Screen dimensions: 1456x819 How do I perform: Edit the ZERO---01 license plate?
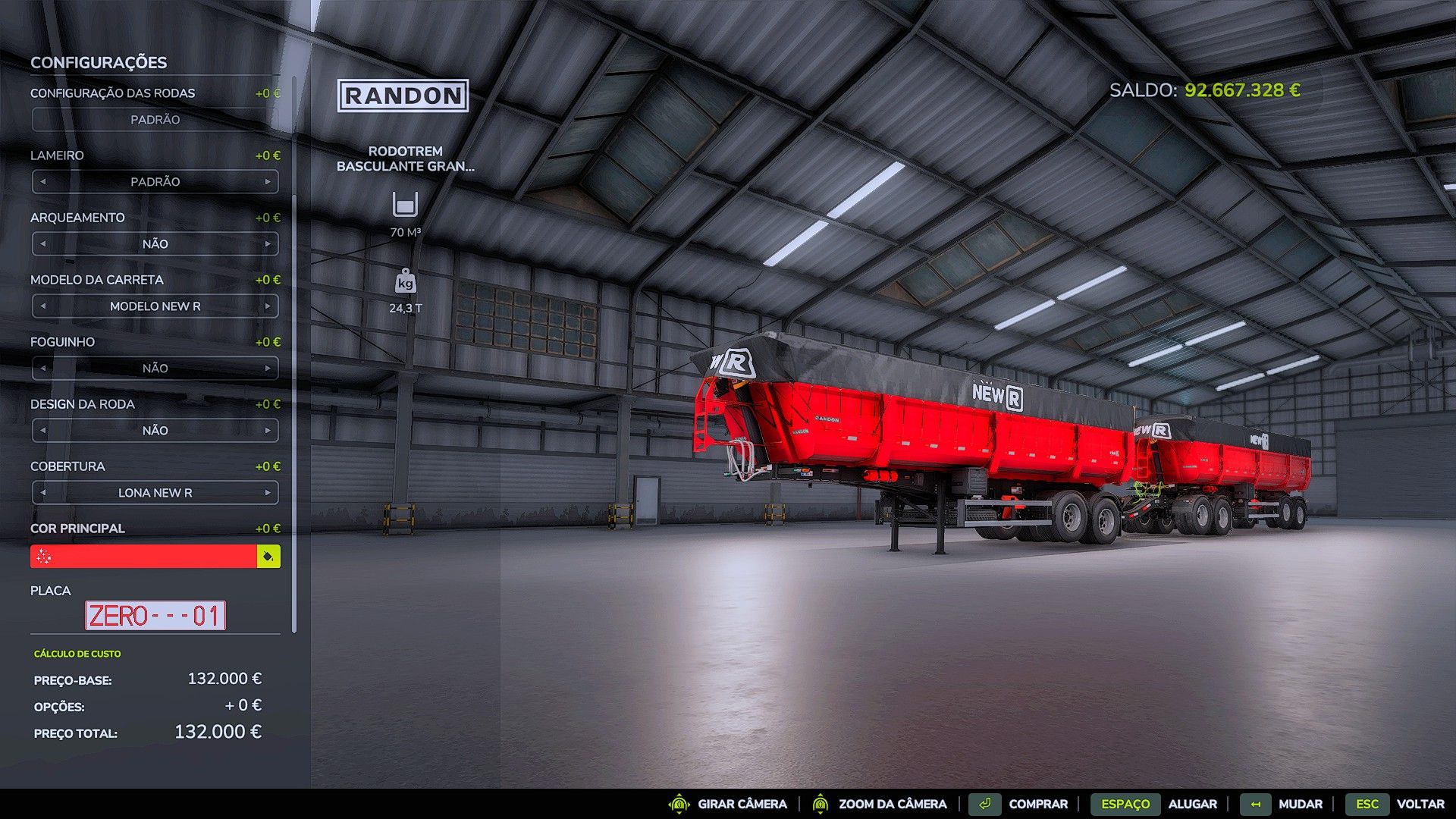click(x=155, y=616)
